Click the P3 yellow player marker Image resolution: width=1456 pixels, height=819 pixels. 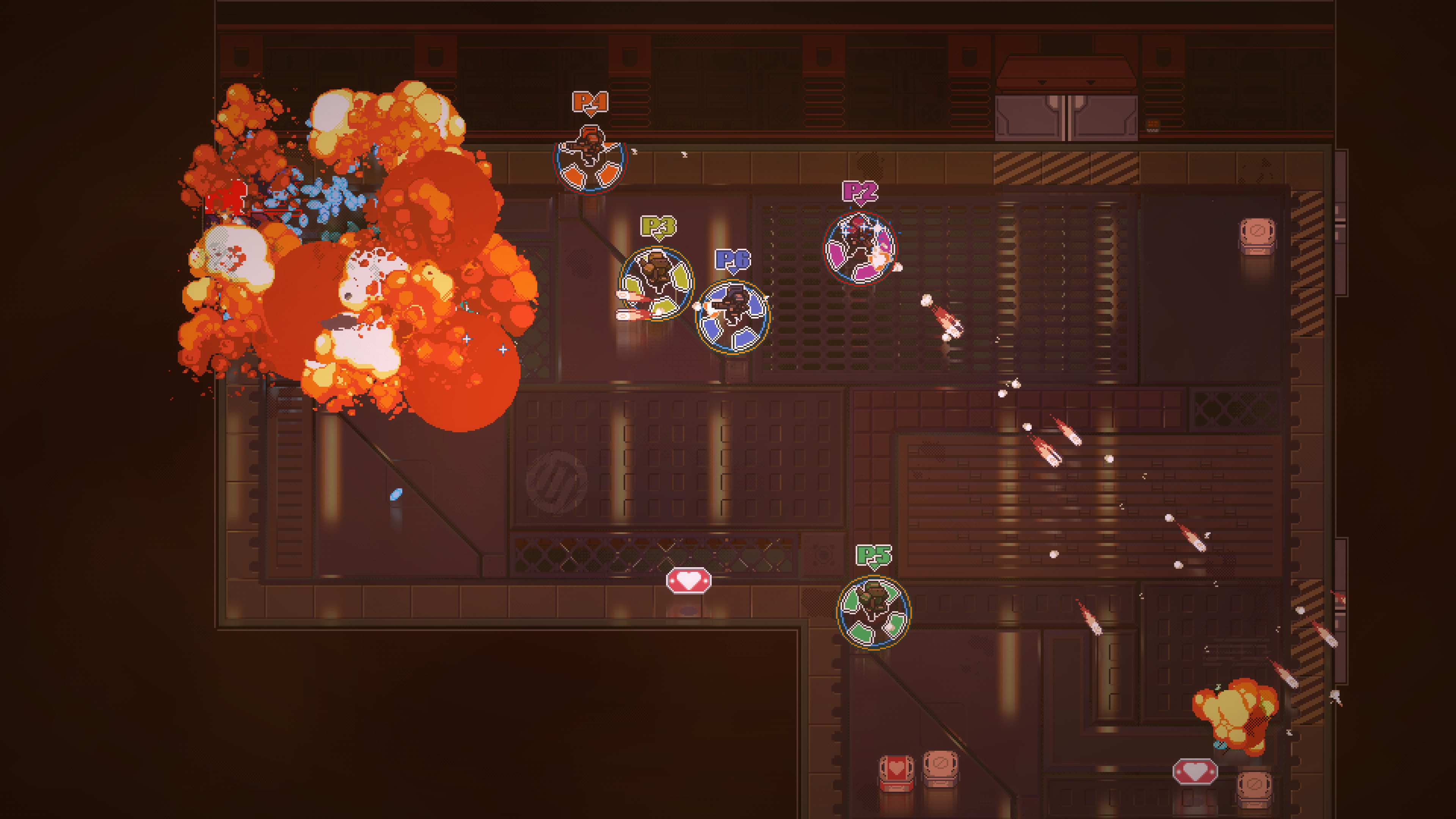(659, 226)
